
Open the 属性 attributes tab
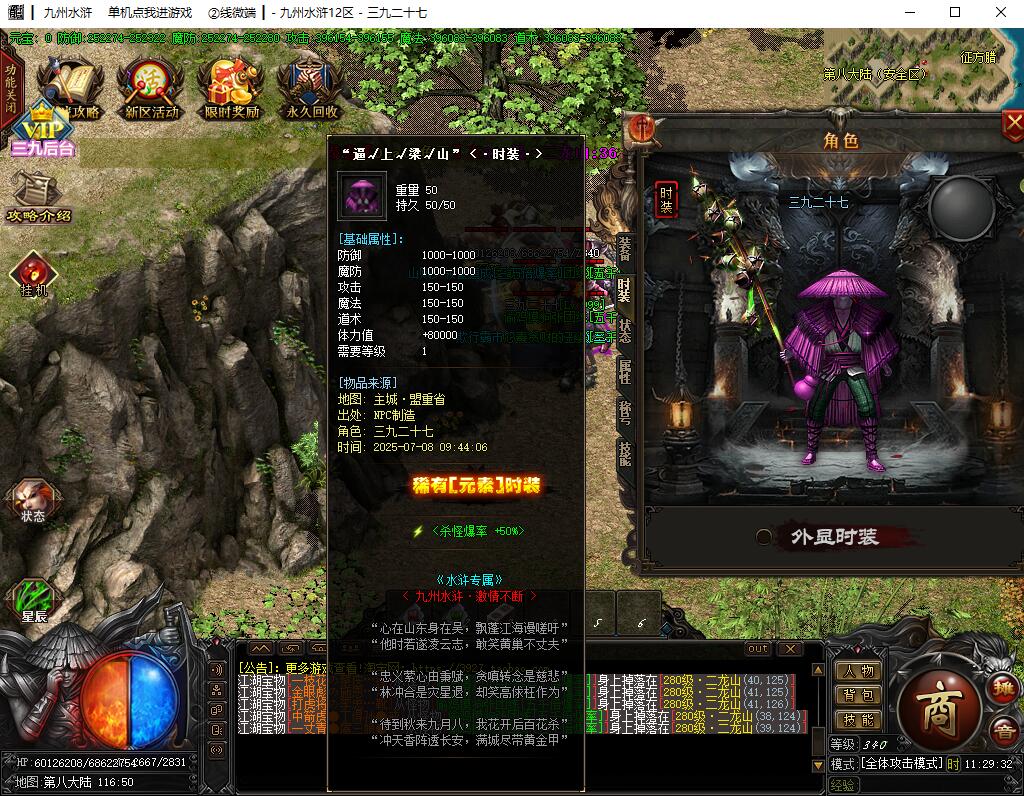[x=624, y=372]
